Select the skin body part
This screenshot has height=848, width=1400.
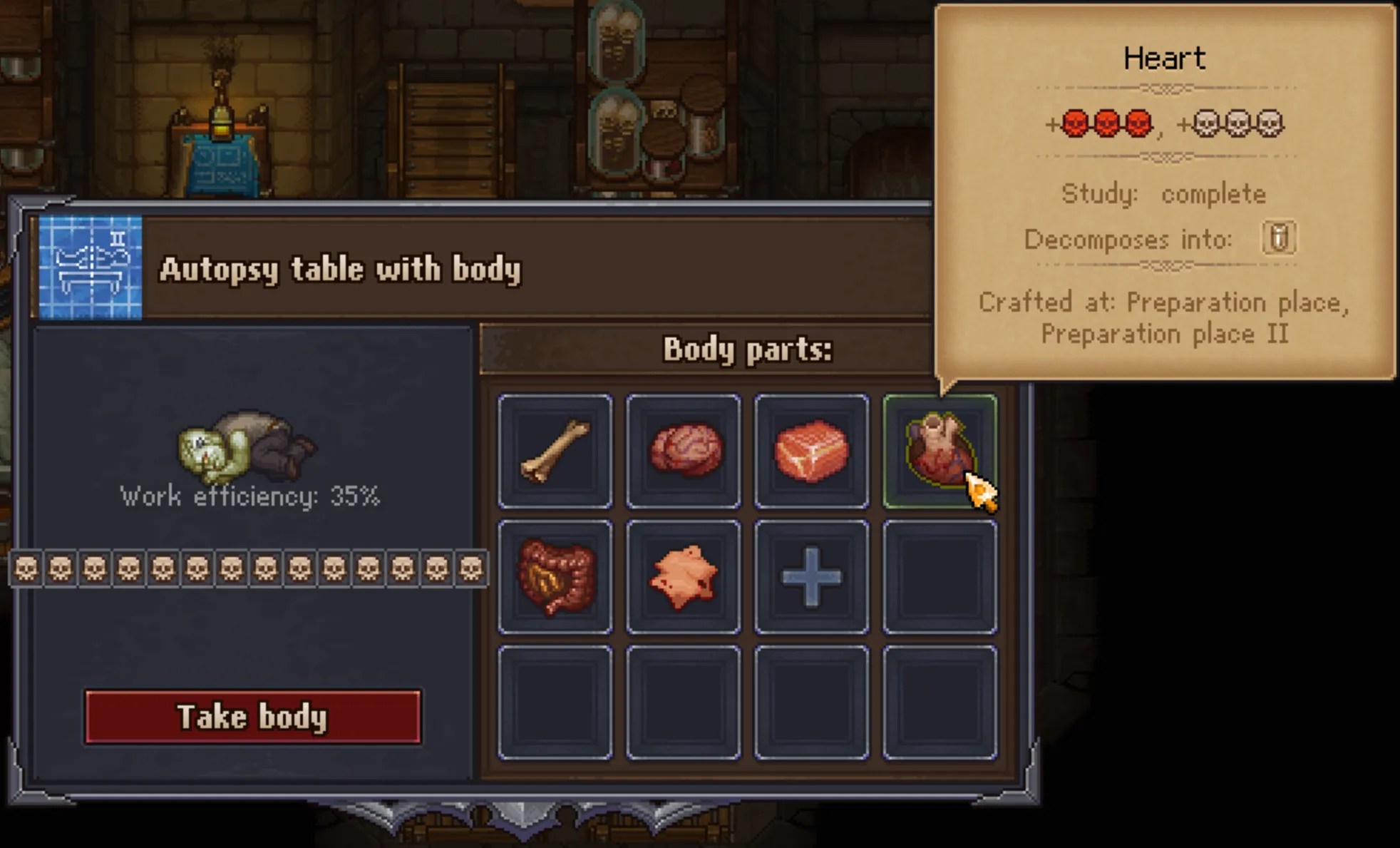coord(684,575)
